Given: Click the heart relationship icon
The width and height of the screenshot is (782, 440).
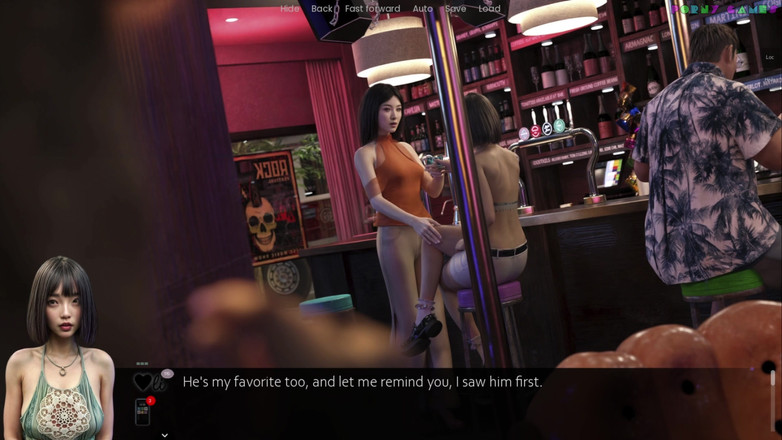Looking at the screenshot, I should pos(143,381).
